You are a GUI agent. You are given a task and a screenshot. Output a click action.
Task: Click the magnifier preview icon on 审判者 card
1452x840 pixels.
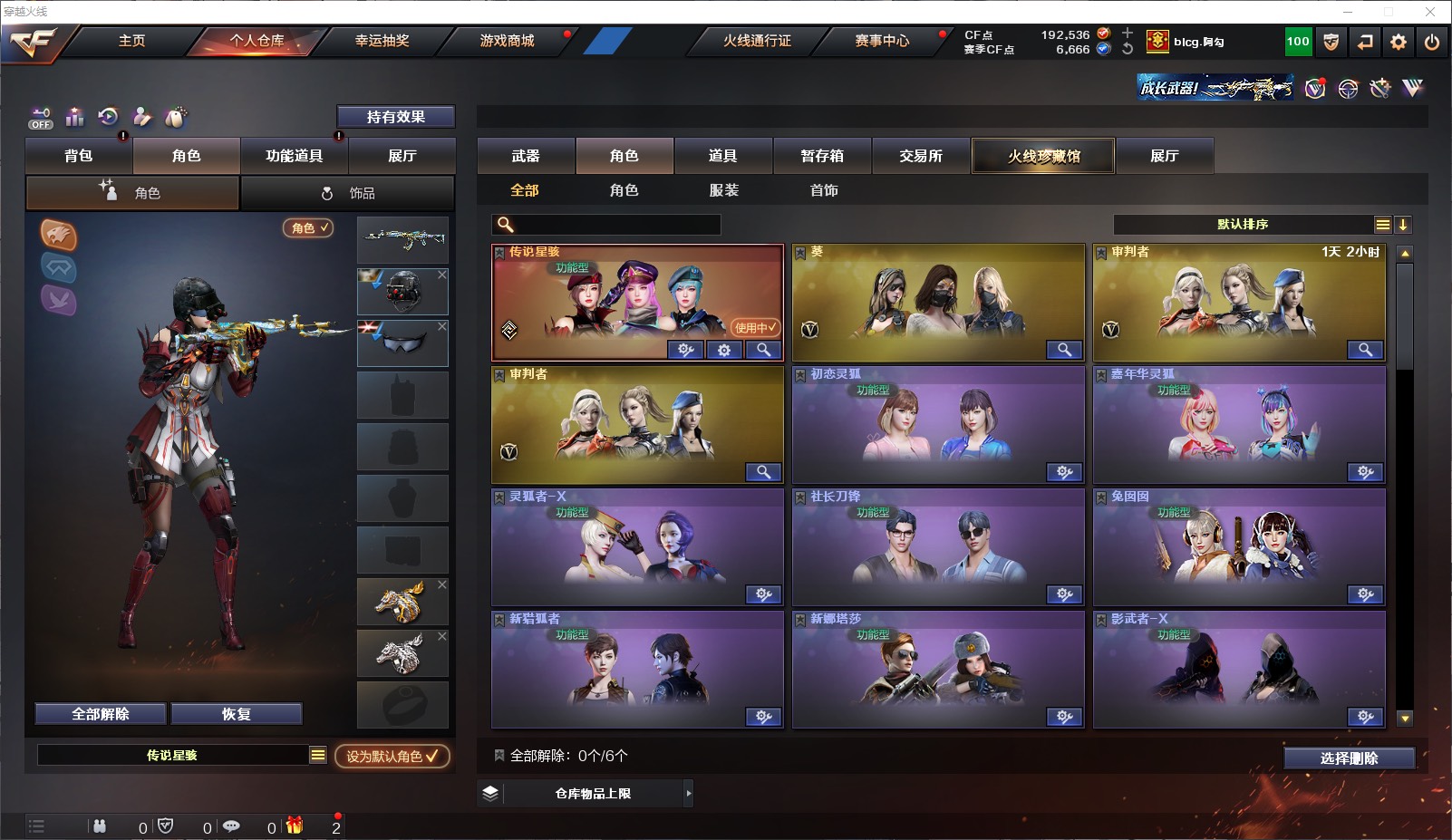pyautogui.click(x=1365, y=350)
